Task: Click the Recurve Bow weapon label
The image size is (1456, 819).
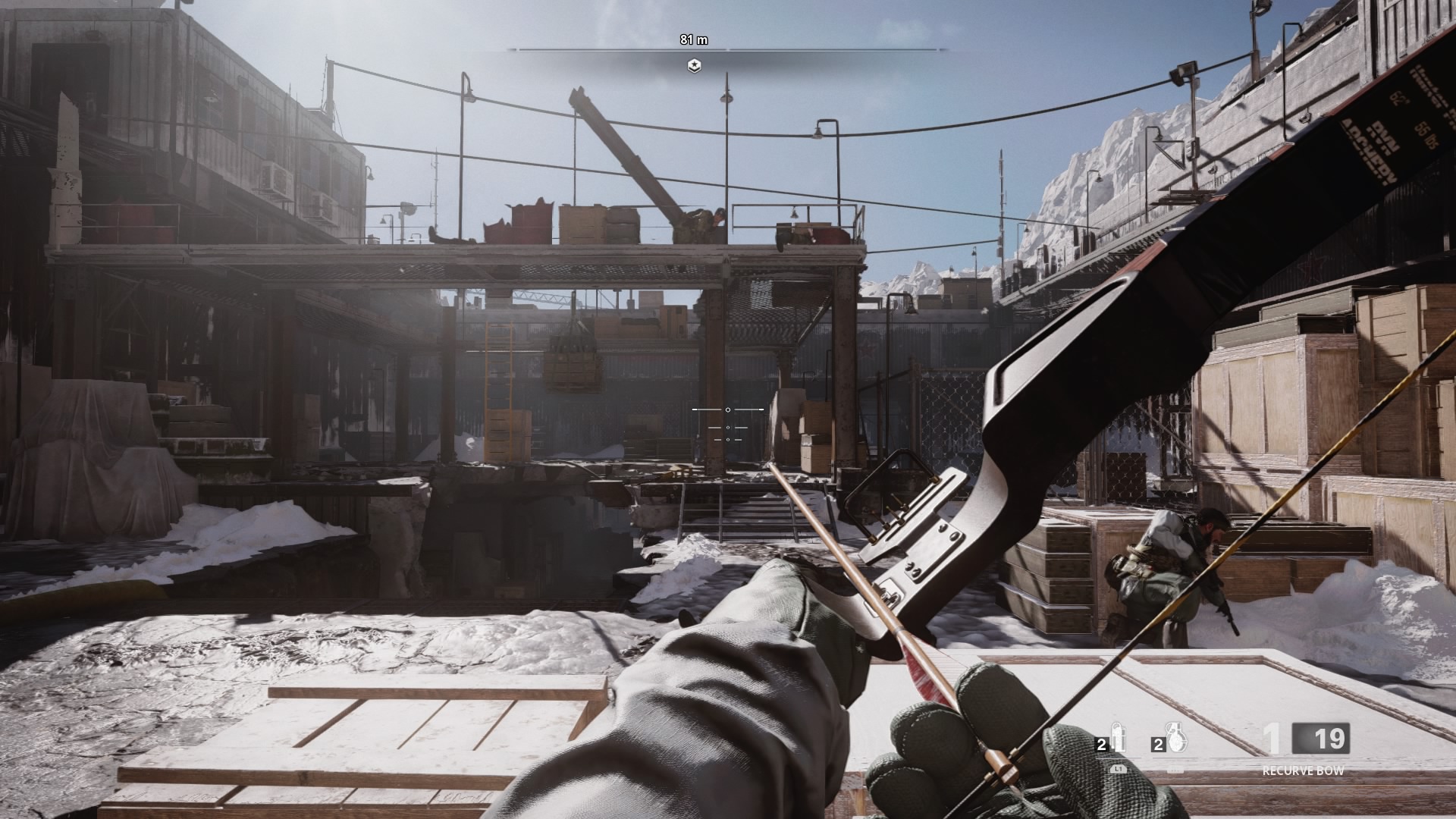Action: [1303, 770]
